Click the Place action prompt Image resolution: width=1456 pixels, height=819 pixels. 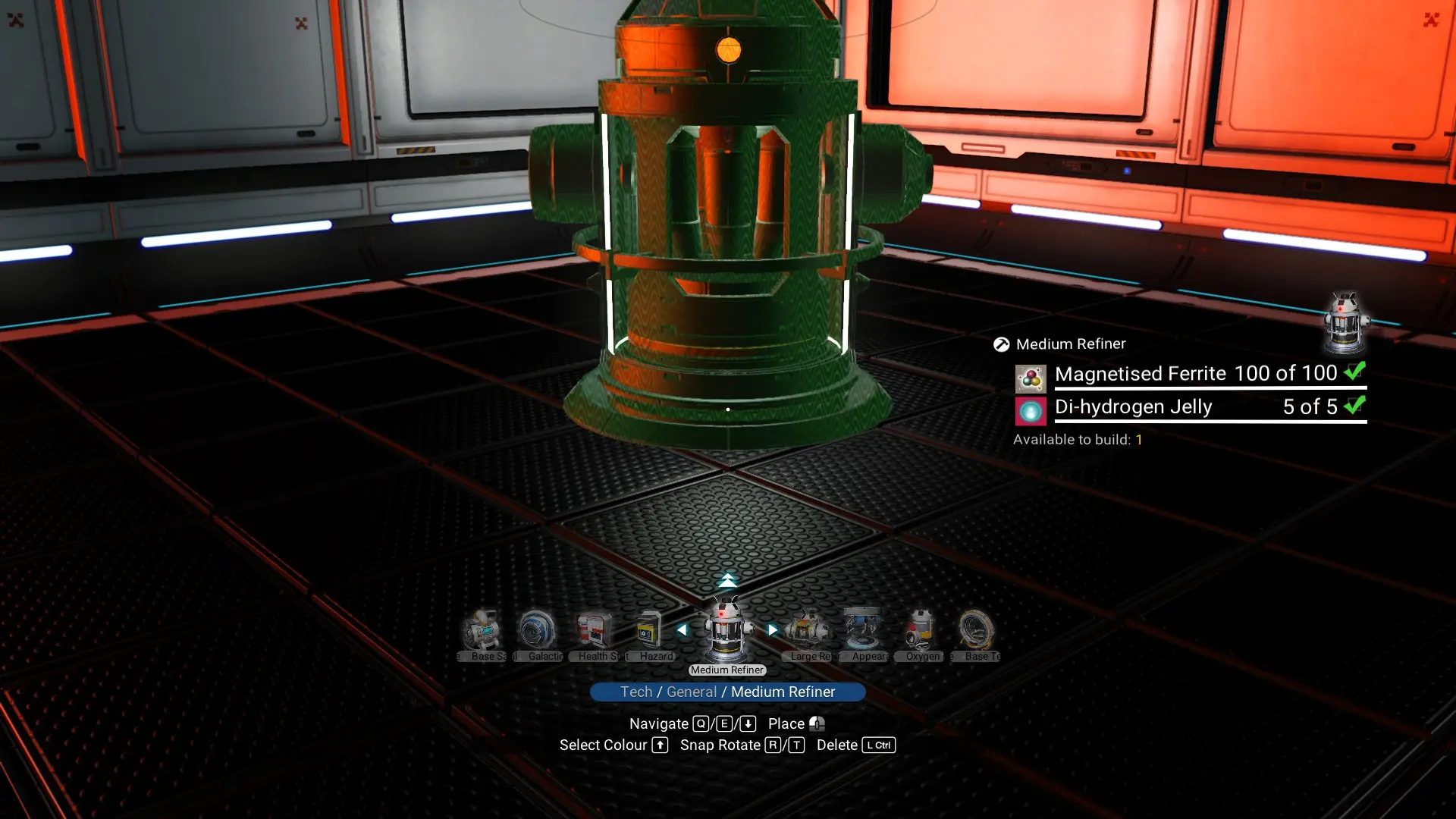pos(786,723)
